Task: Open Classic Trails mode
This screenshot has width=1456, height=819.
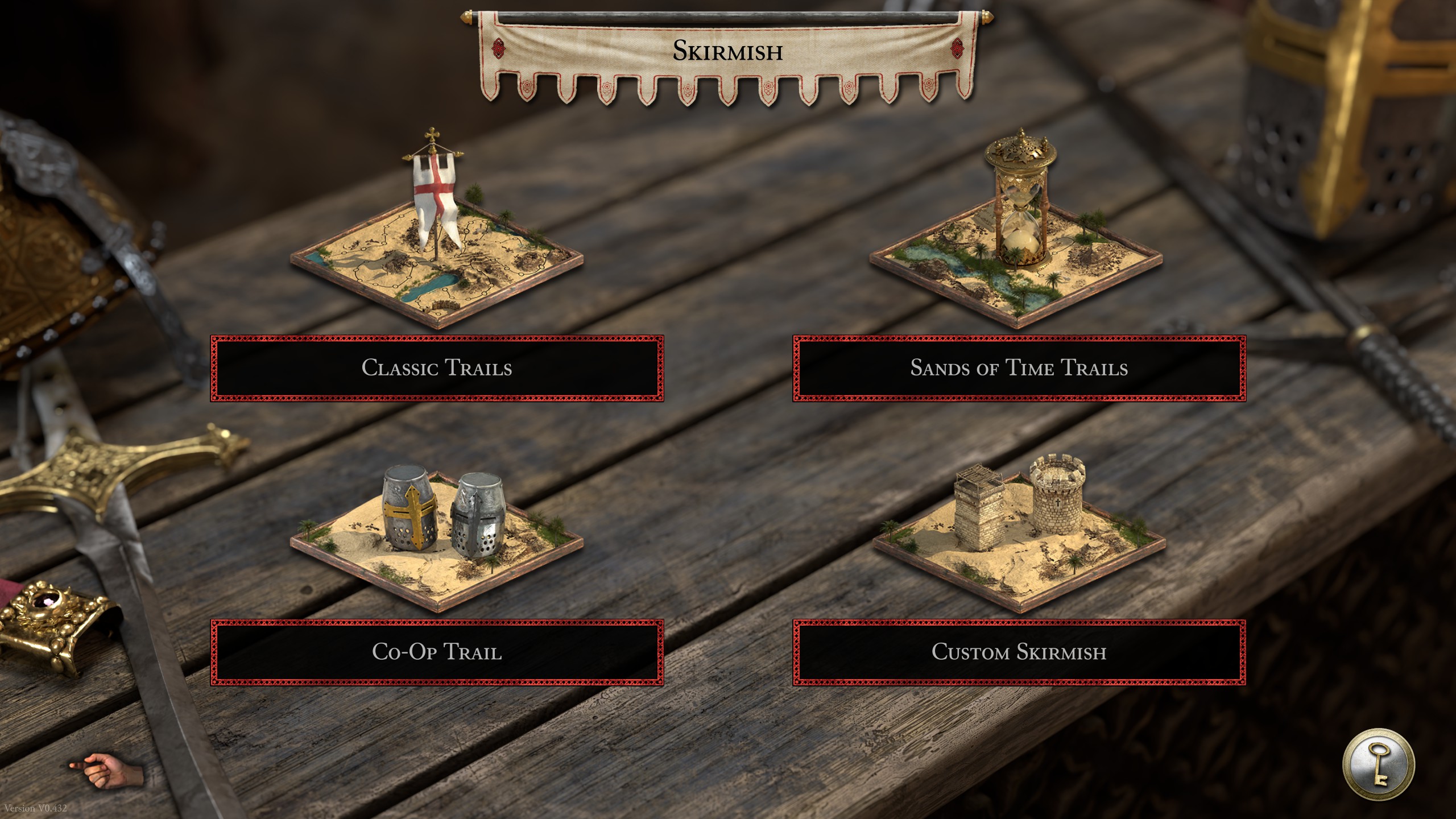Action: pos(437,368)
